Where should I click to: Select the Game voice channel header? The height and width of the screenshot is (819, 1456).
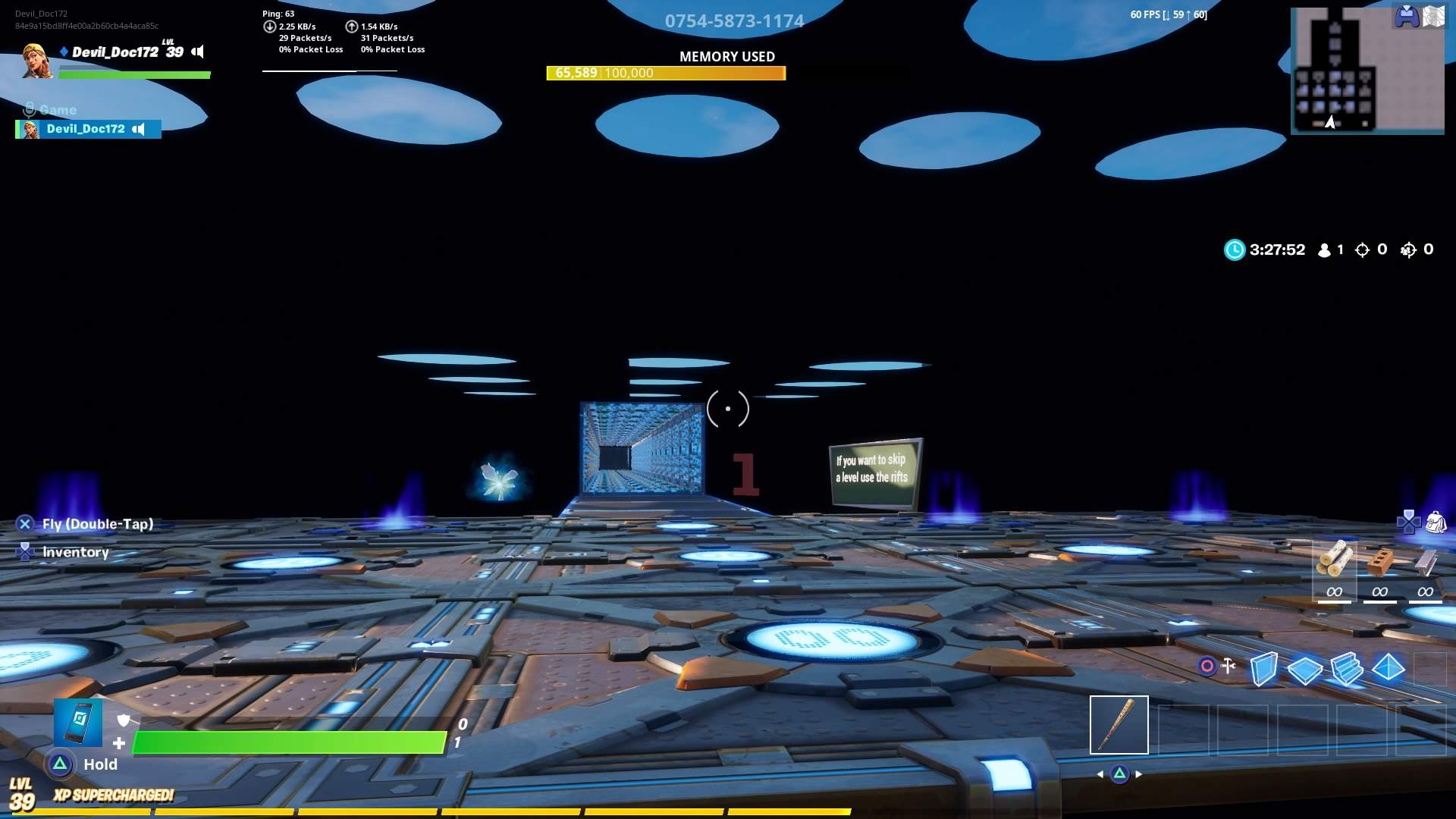point(57,110)
